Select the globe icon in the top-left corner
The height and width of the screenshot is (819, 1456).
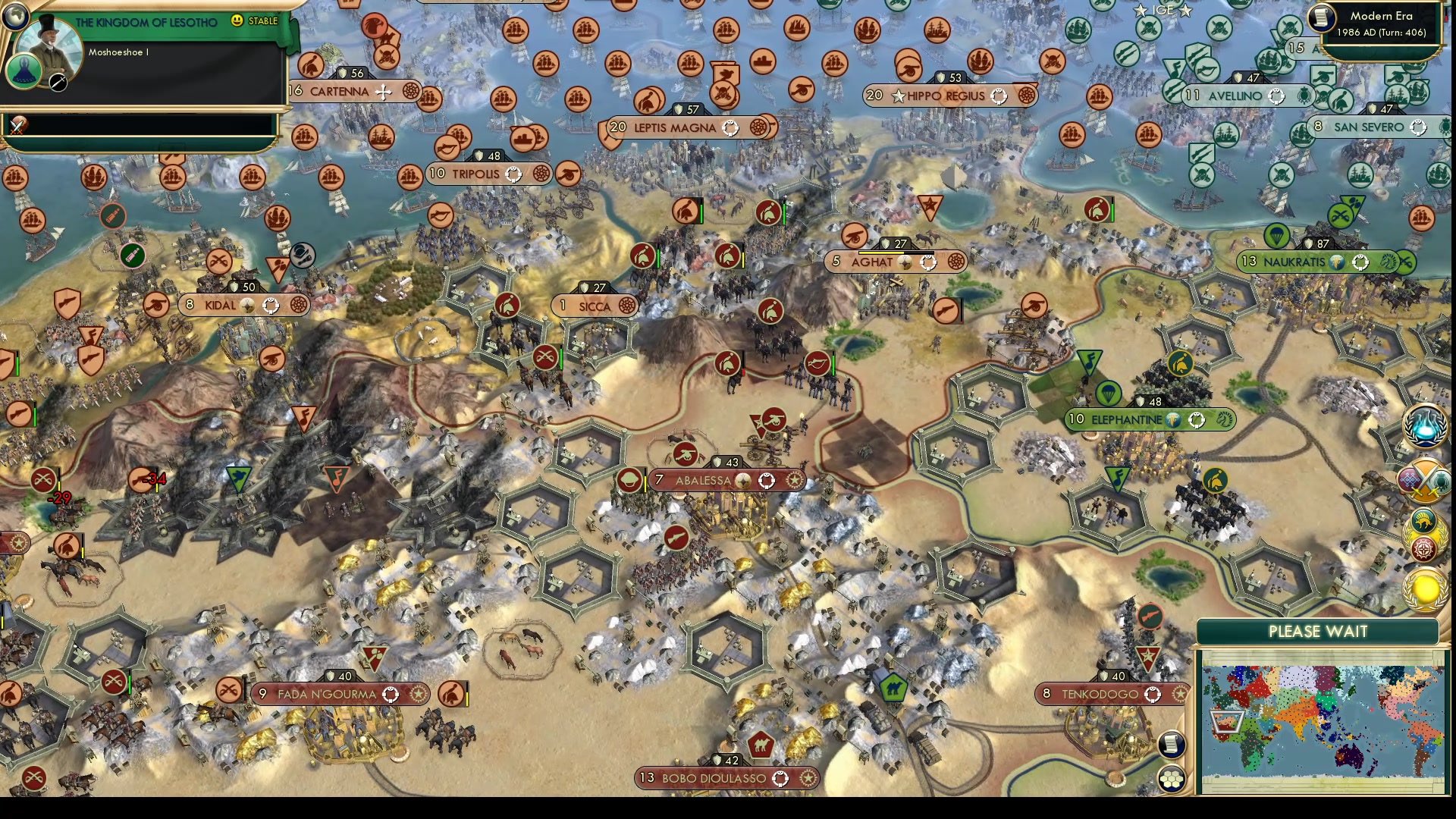pyautogui.click(x=16, y=17)
